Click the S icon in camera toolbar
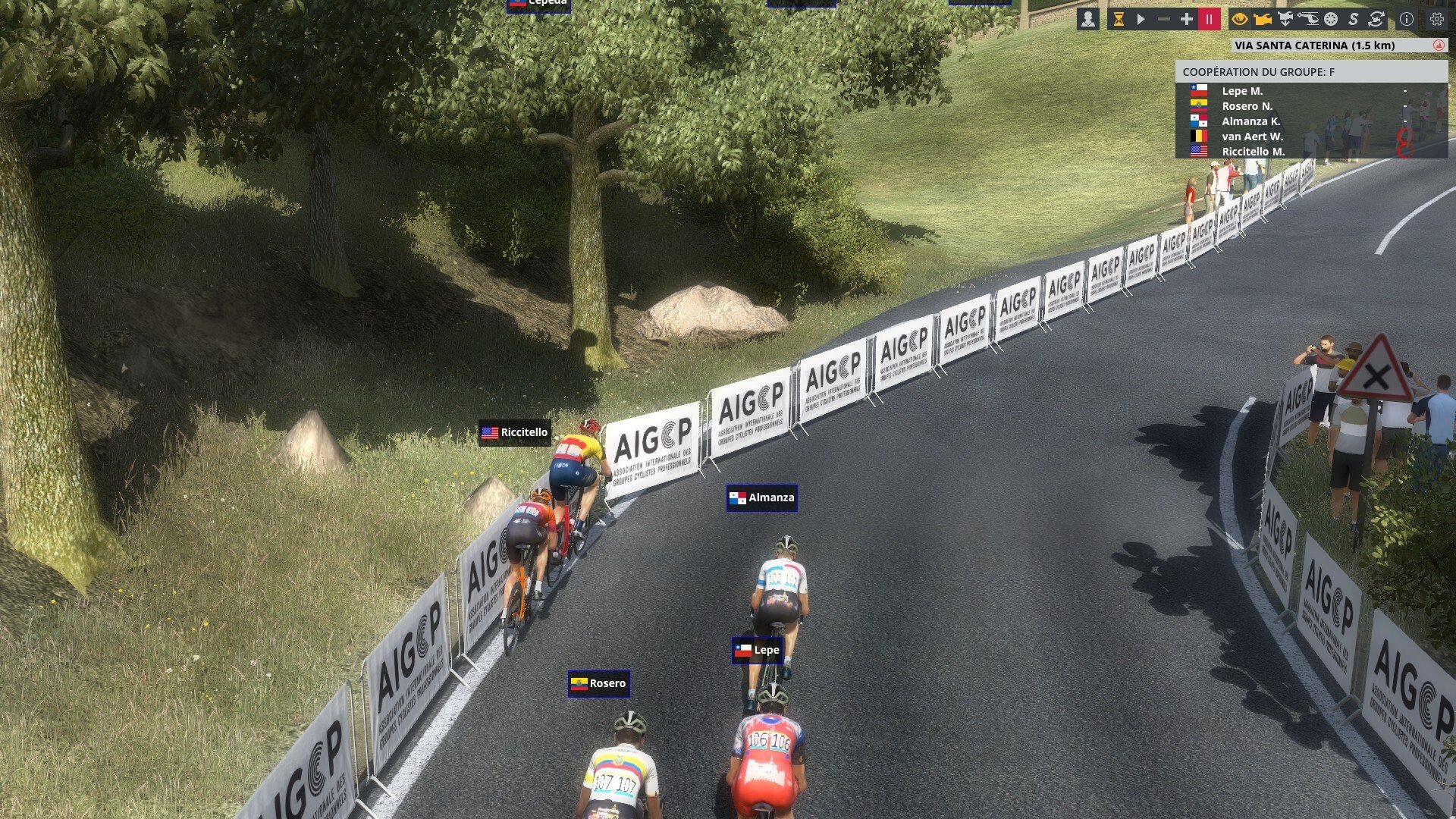 tap(1353, 19)
